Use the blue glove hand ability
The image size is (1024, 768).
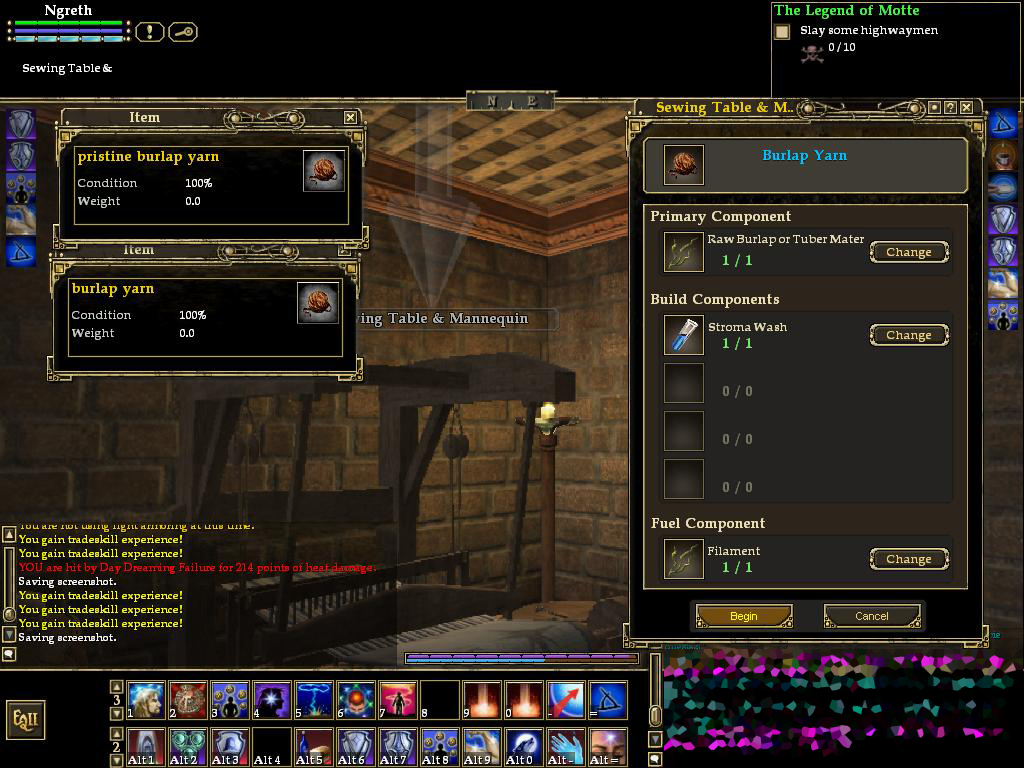pyautogui.click(x=565, y=745)
